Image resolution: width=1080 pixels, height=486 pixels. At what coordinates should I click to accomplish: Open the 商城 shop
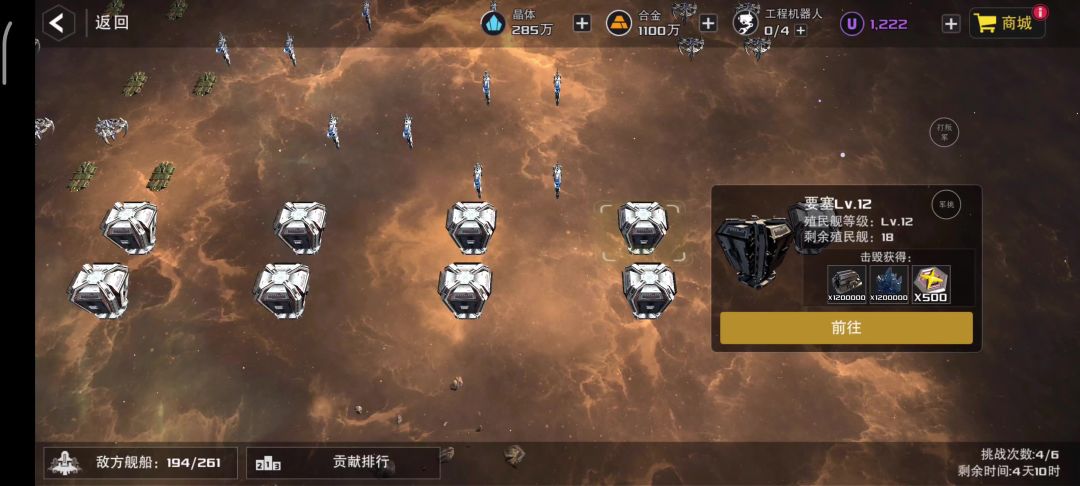click(x=1006, y=23)
